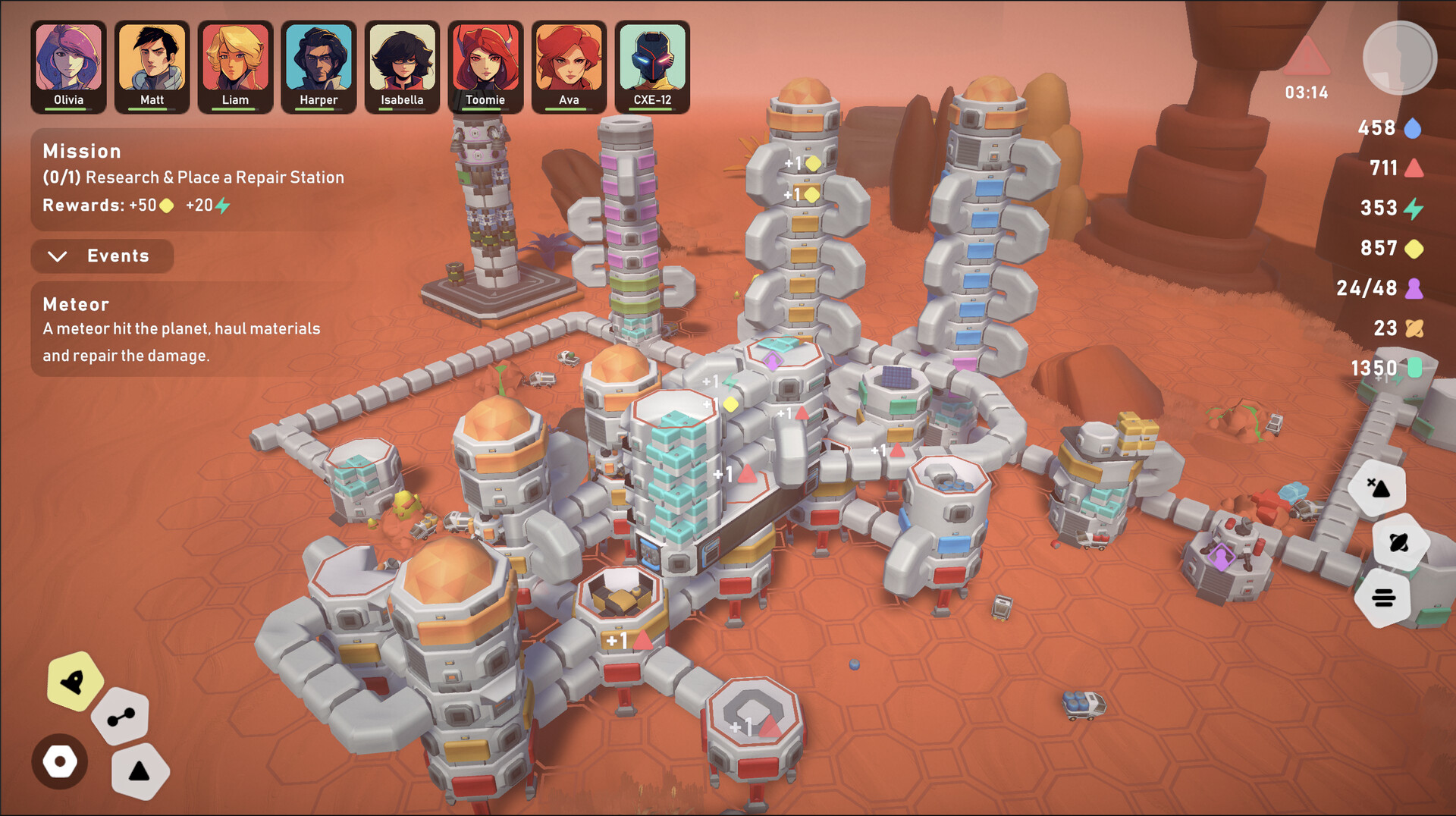Click the triangle terrain icon
This screenshot has height=816, width=1456.
click(139, 770)
